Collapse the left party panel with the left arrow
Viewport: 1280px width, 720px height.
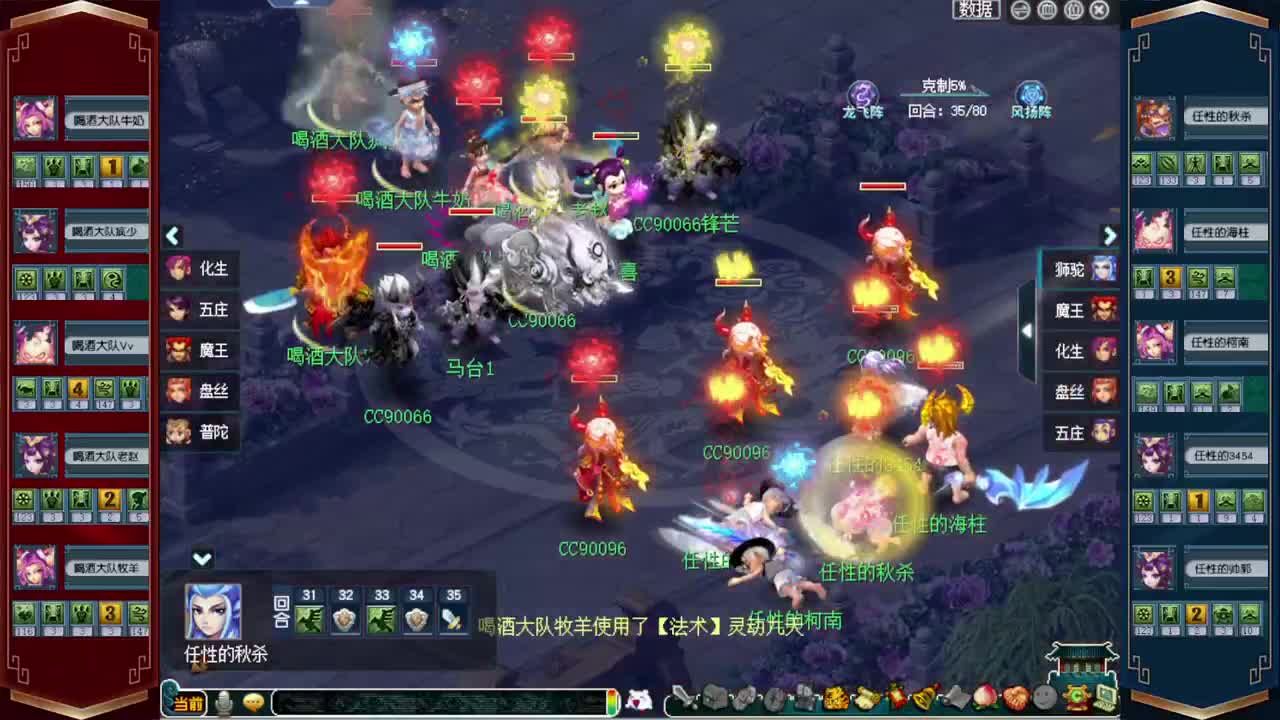click(x=172, y=236)
